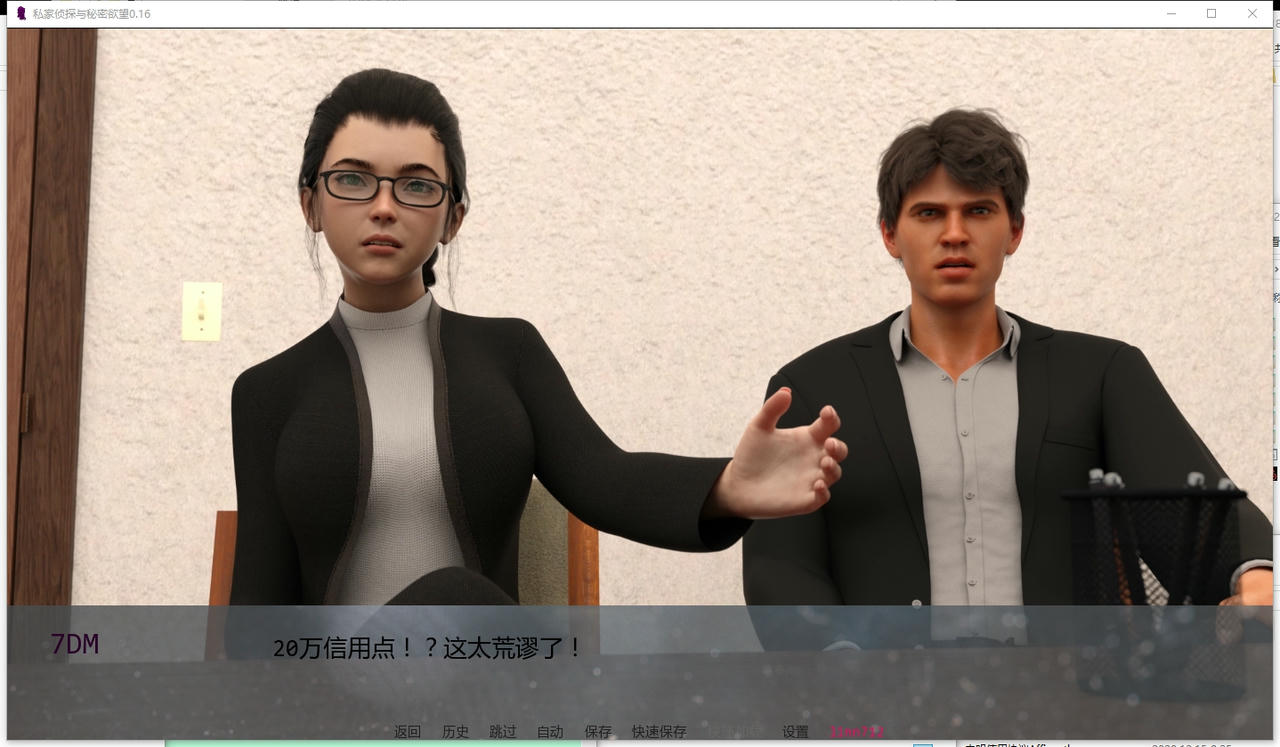Toggle 自动 (Auto) reading mode
This screenshot has width=1280, height=747.
(x=548, y=731)
